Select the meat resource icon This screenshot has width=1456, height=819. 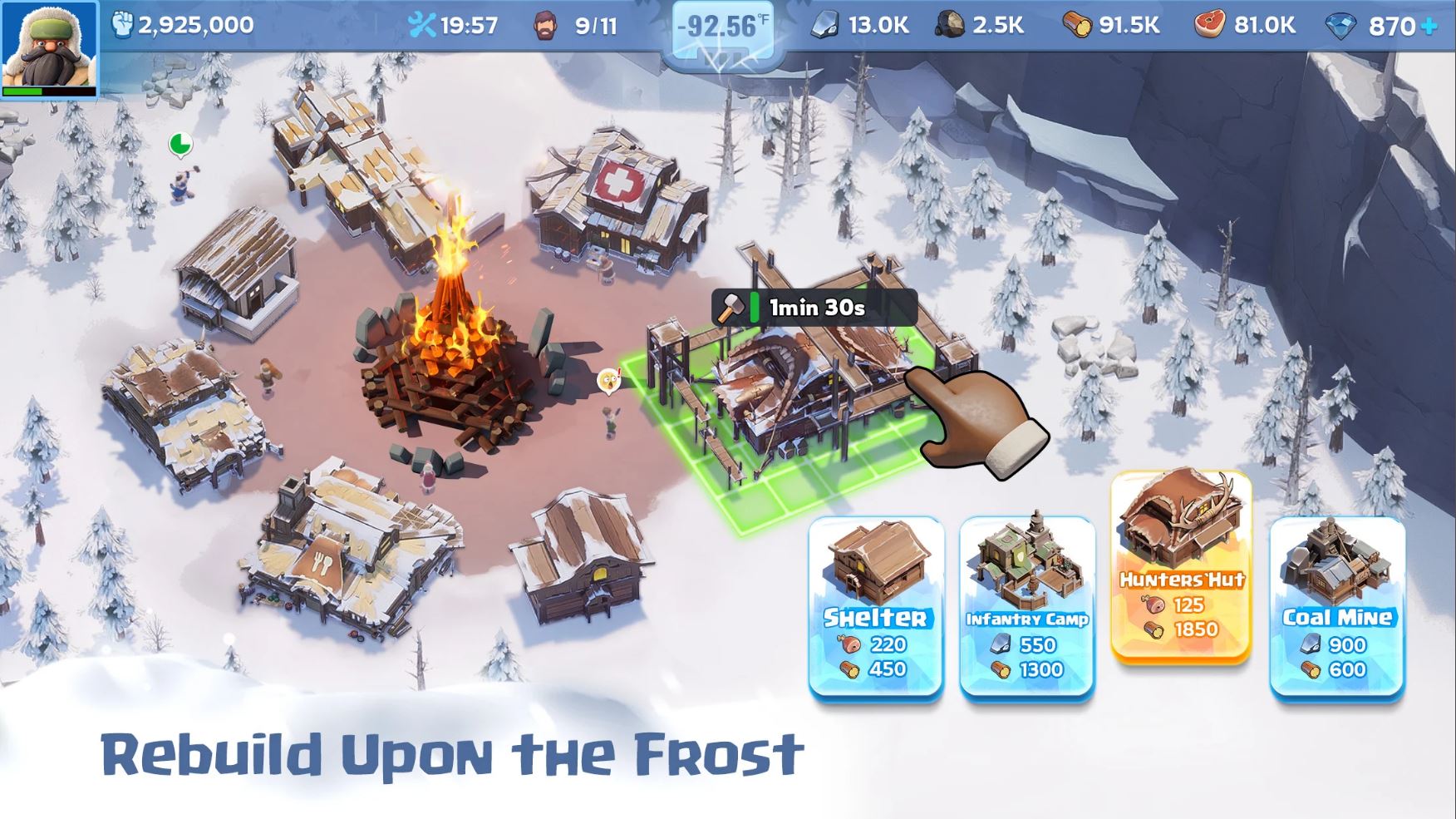coord(1208,24)
